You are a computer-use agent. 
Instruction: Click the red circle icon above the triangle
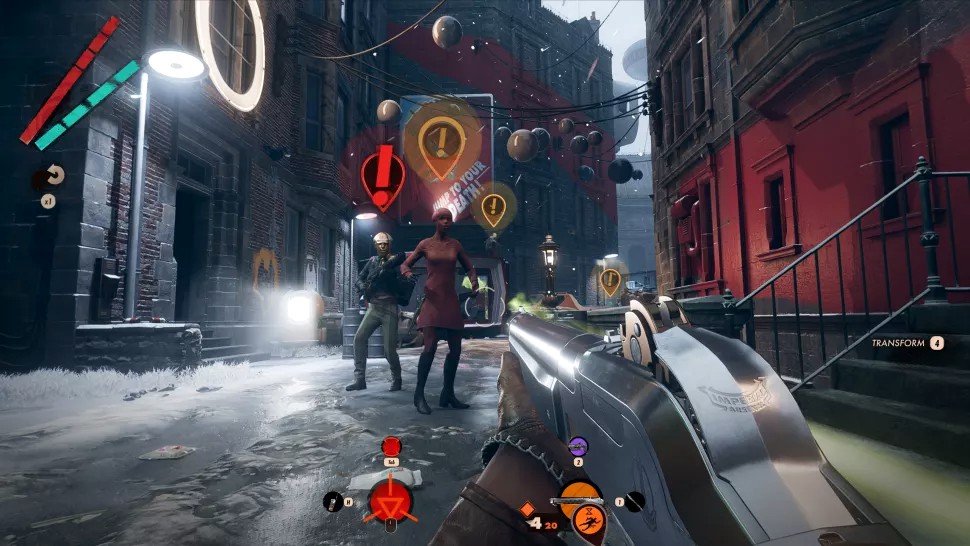click(x=391, y=445)
